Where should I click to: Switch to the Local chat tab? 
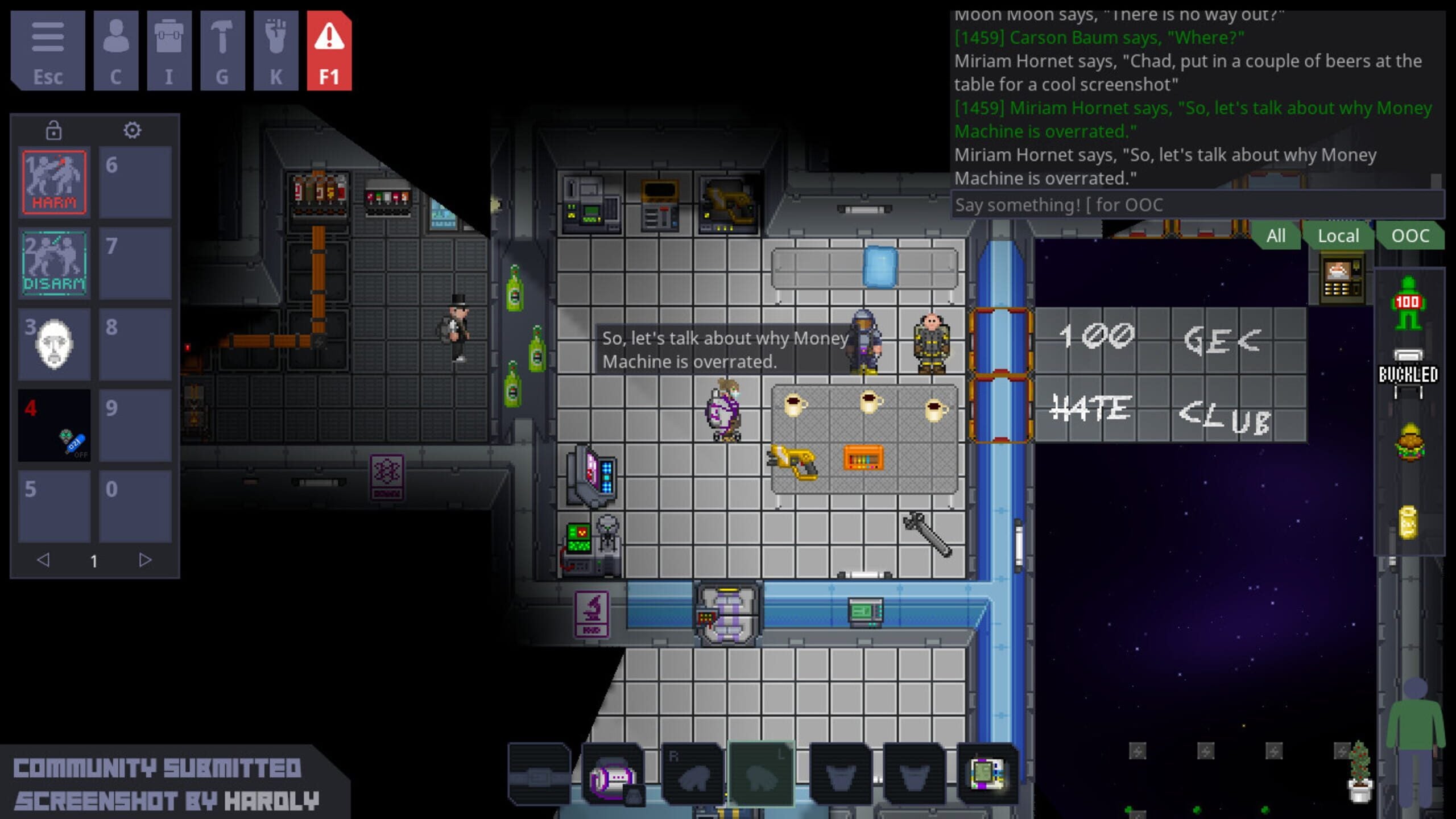click(x=1338, y=235)
